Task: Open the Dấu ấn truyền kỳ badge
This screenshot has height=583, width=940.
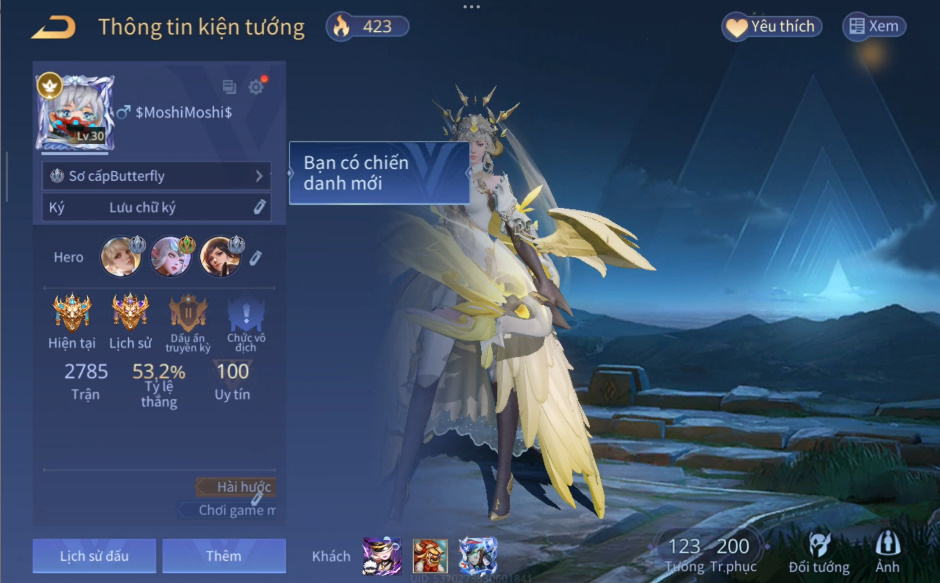Action: [x=188, y=314]
